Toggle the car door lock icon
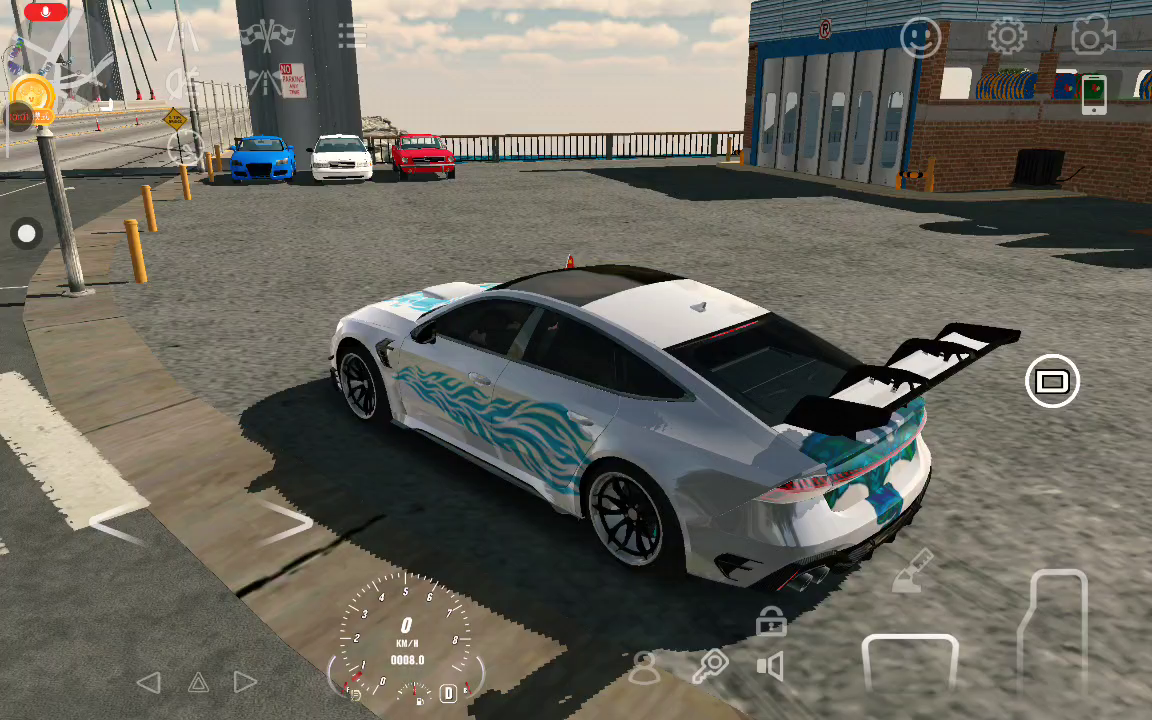Screen dimensions: 1152x720 tap(770, 621)
